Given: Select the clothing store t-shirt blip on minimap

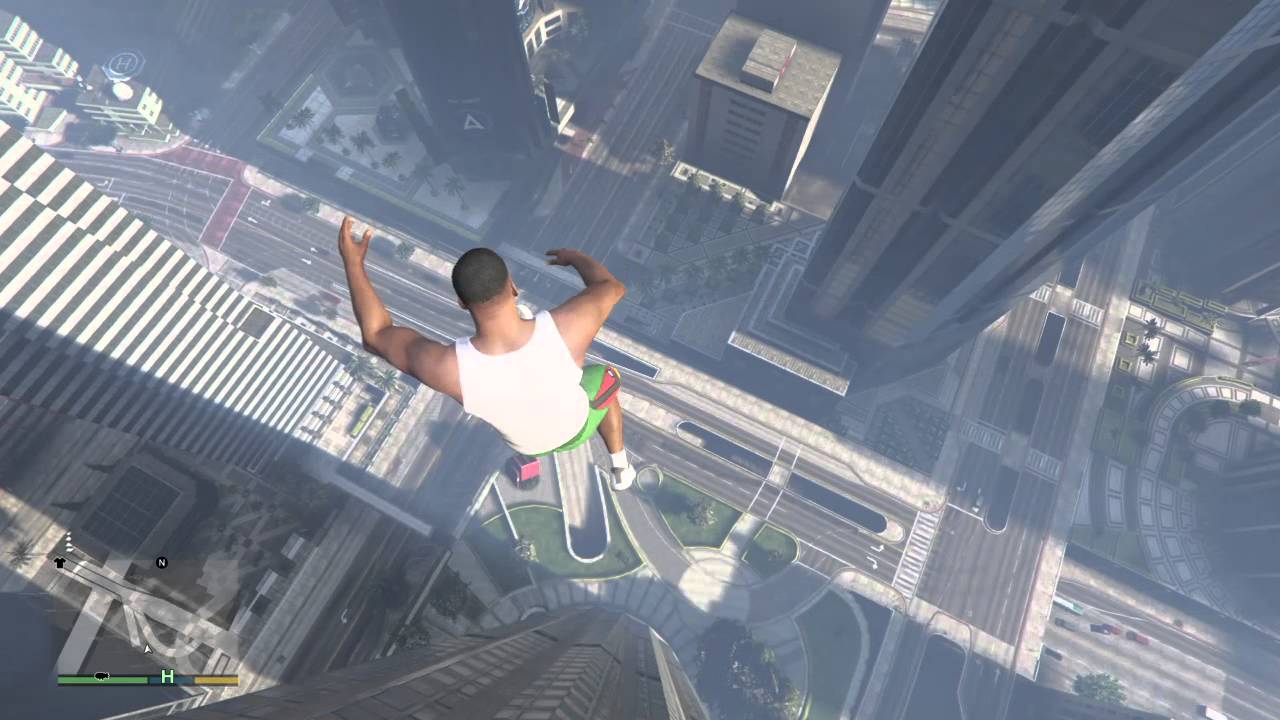Looking at the screenshot, I should click(61, 562).
